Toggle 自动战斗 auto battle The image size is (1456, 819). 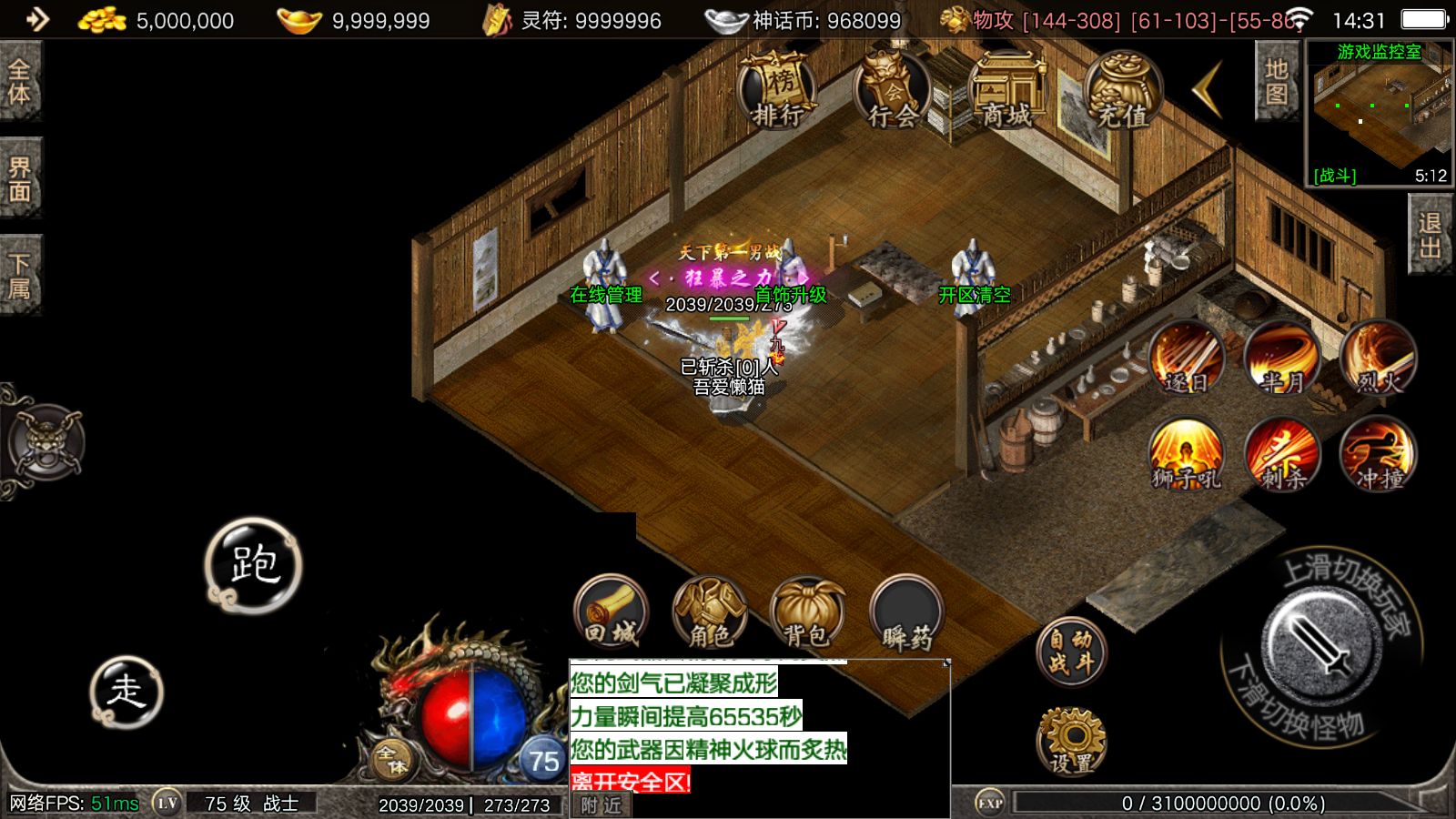1071,651
